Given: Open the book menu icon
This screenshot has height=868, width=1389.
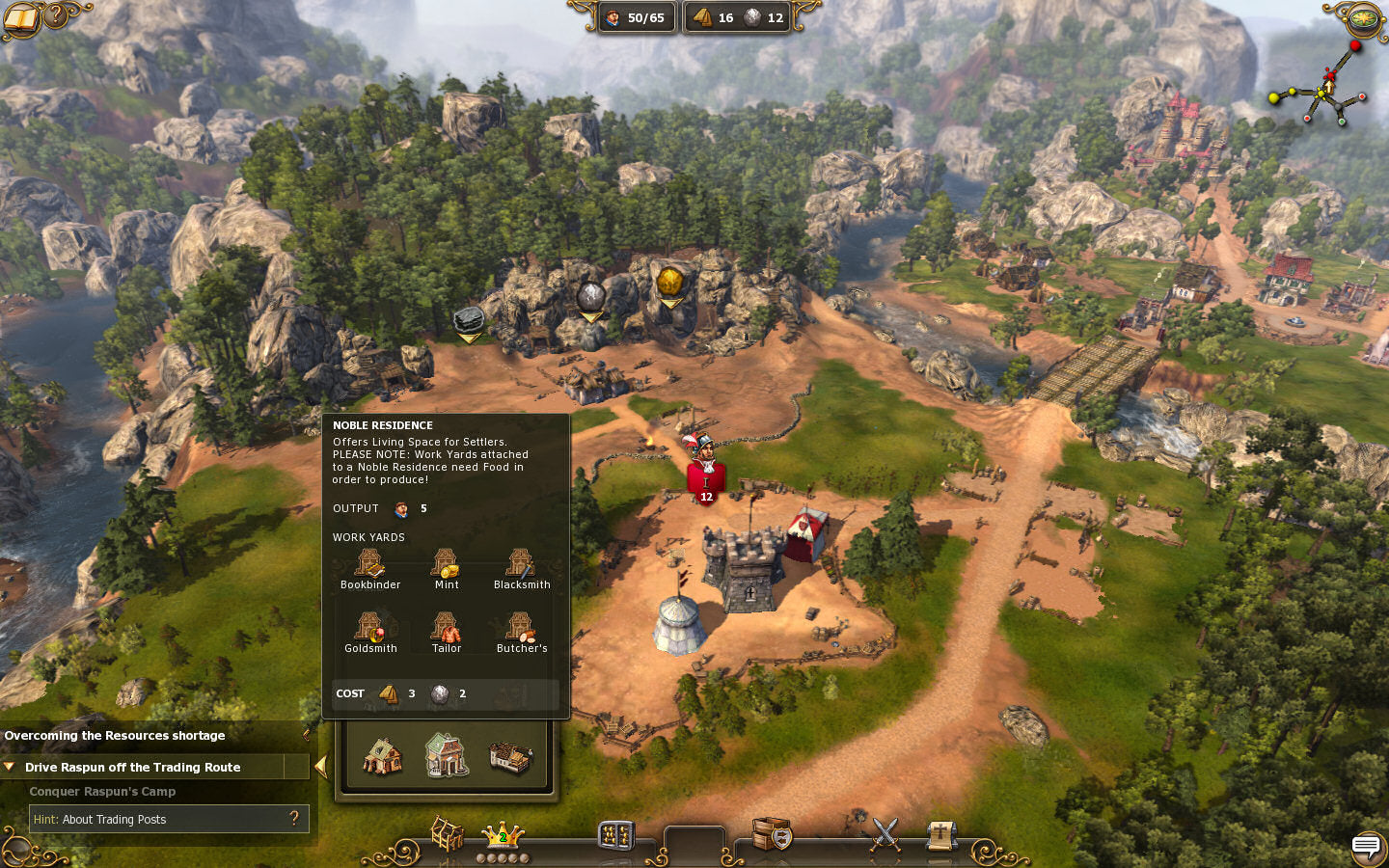Looking at the screenshot, I should pos(19,16).
